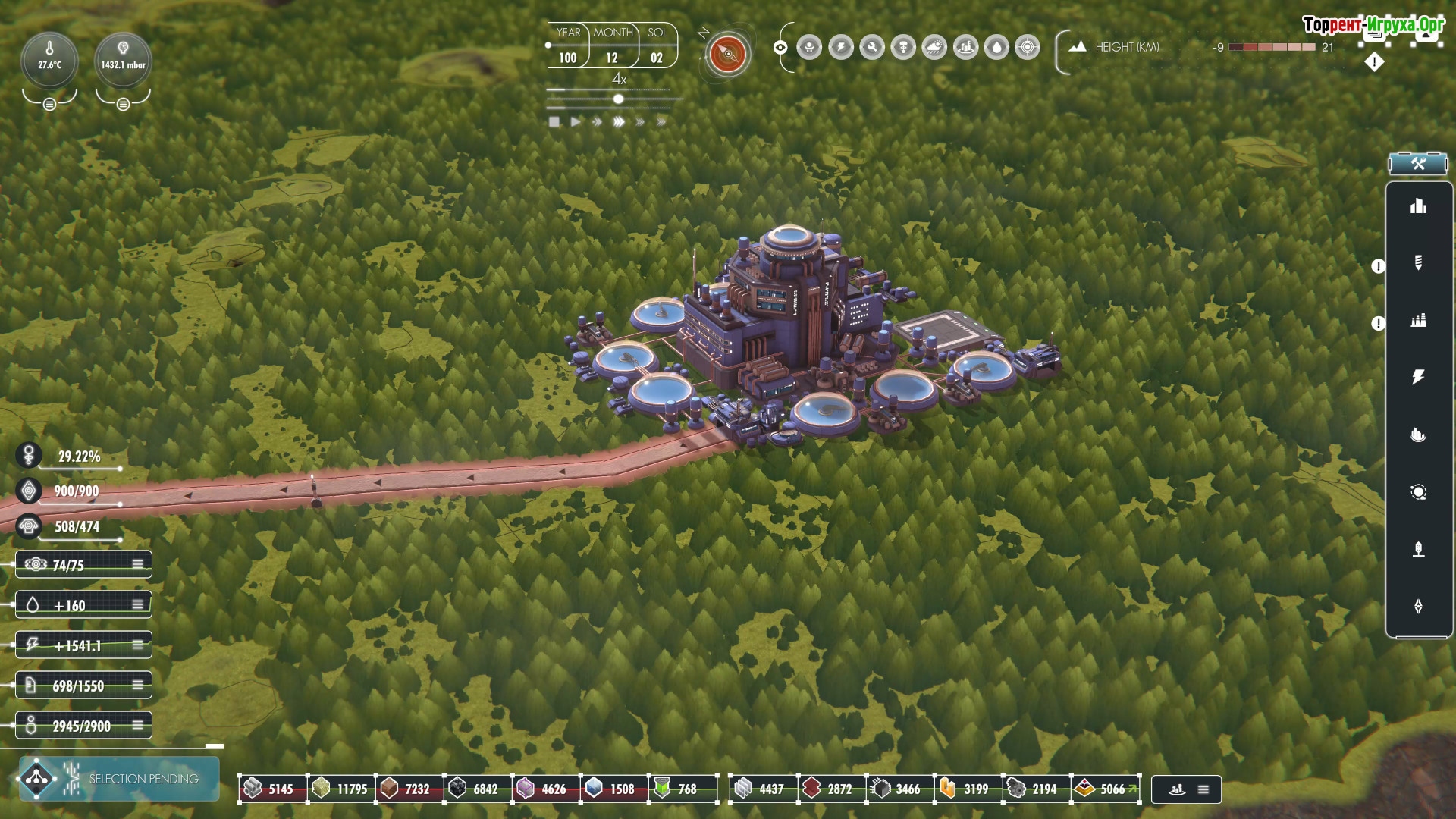The image size is (1456, 819).
Task: Show the lightning bolt power overlay
Action: pos(841,48)
